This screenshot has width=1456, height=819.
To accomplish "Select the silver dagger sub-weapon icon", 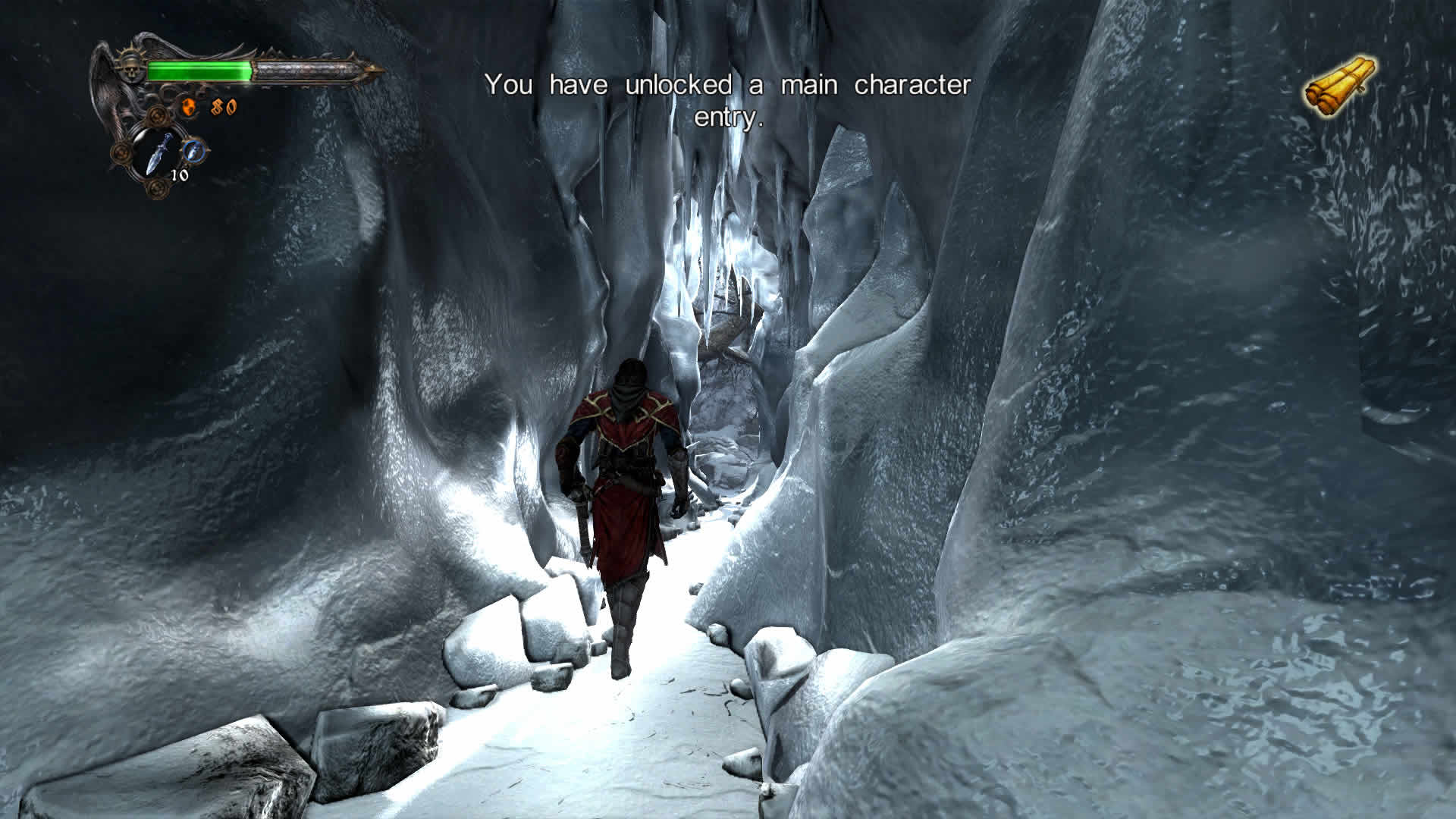I will click(x=158, y=152).
